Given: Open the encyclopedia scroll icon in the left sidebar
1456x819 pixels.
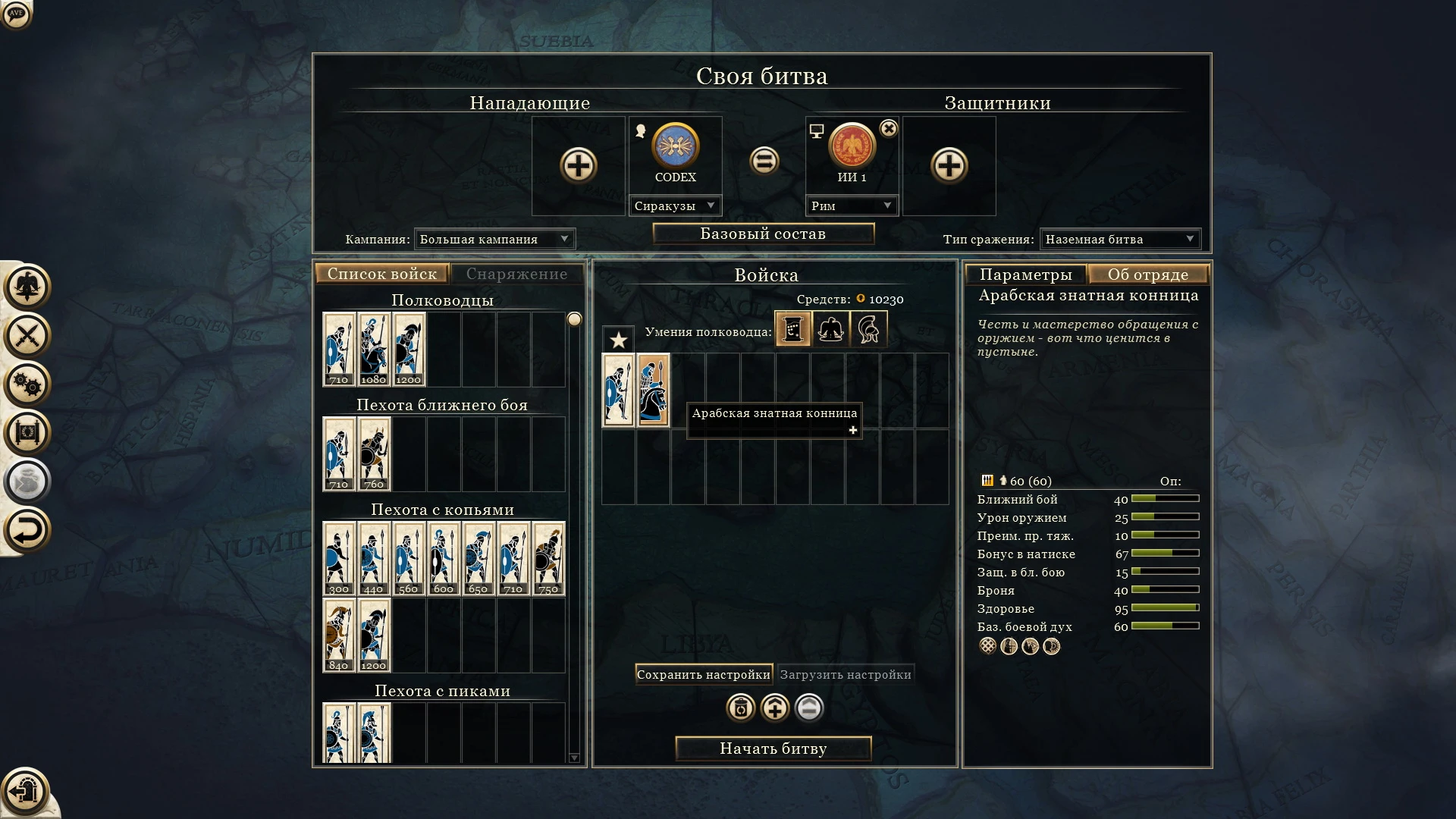Looking at the screenshot, I should (x=27, y=433).
